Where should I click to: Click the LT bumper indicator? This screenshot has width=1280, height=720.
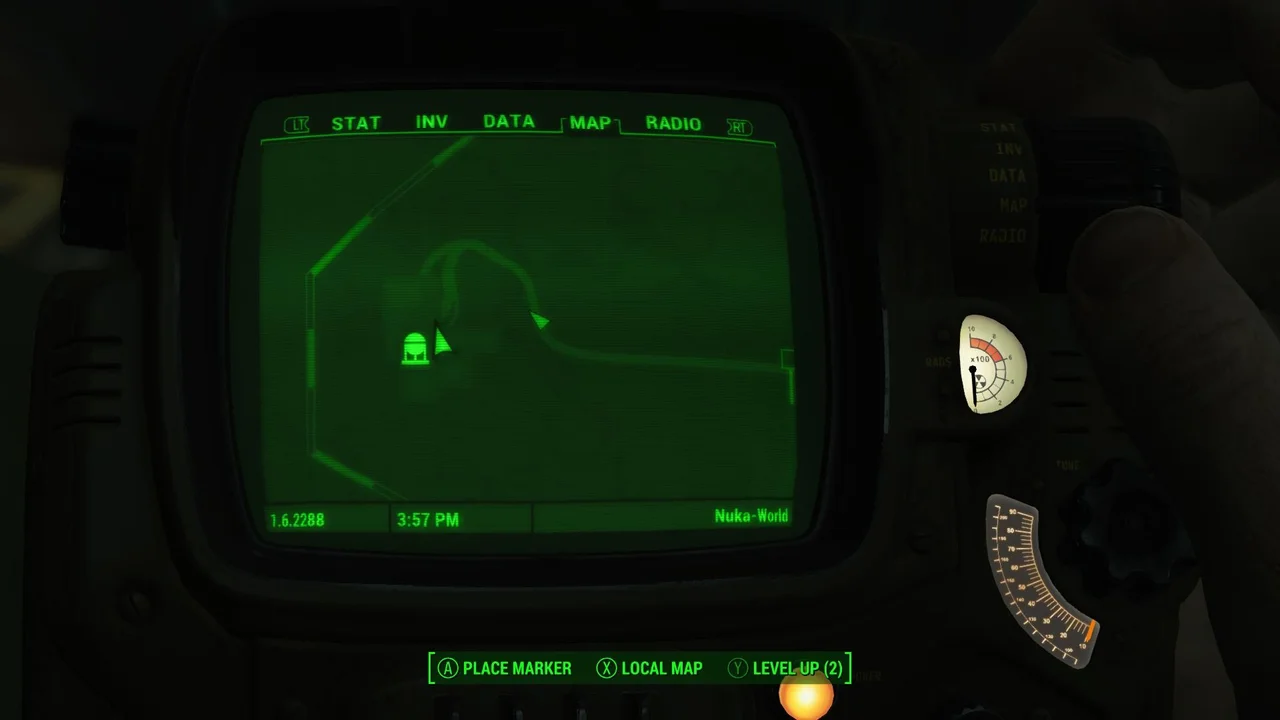297,124
